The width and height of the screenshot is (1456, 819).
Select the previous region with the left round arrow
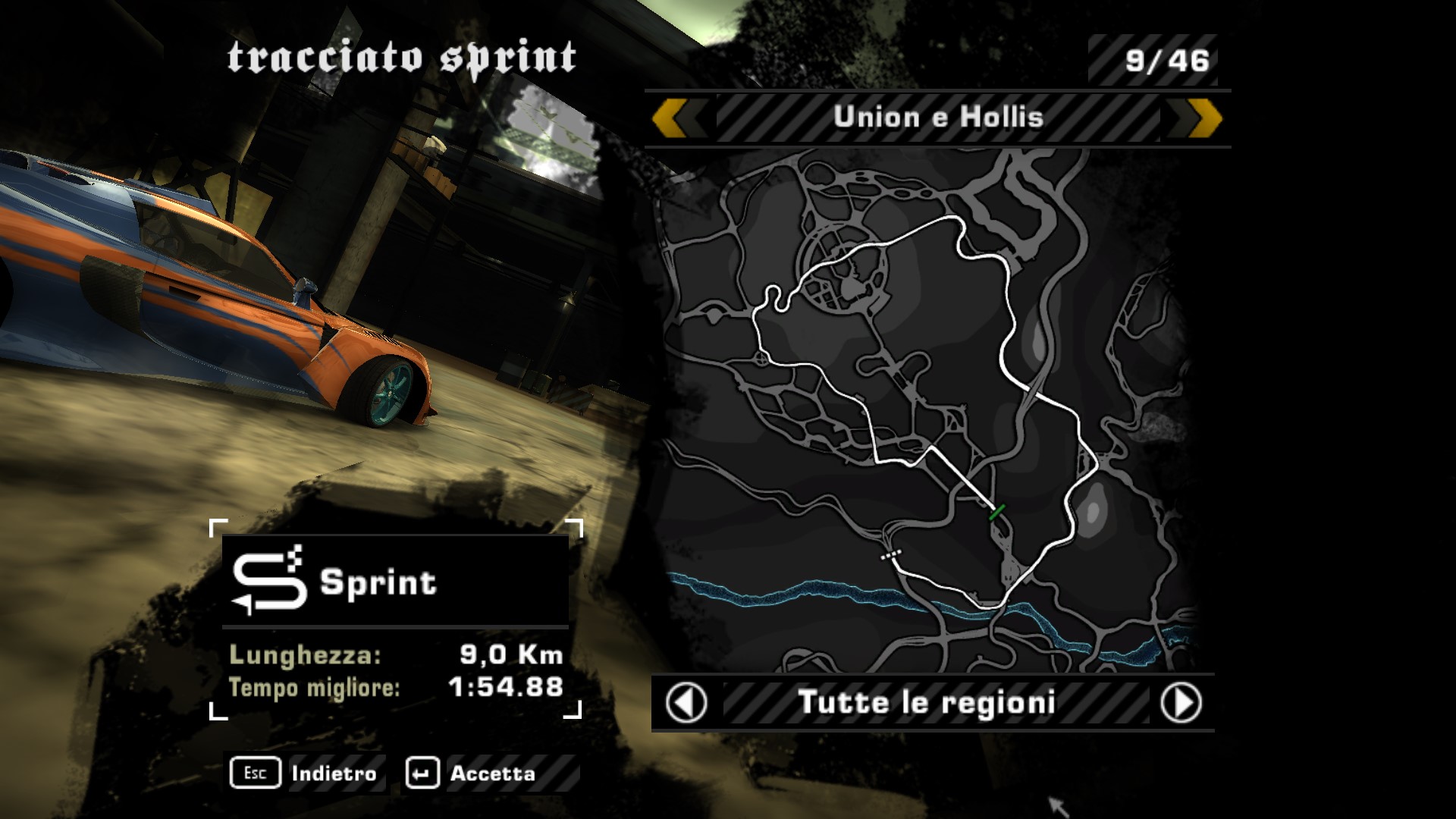tap(686, 703)
